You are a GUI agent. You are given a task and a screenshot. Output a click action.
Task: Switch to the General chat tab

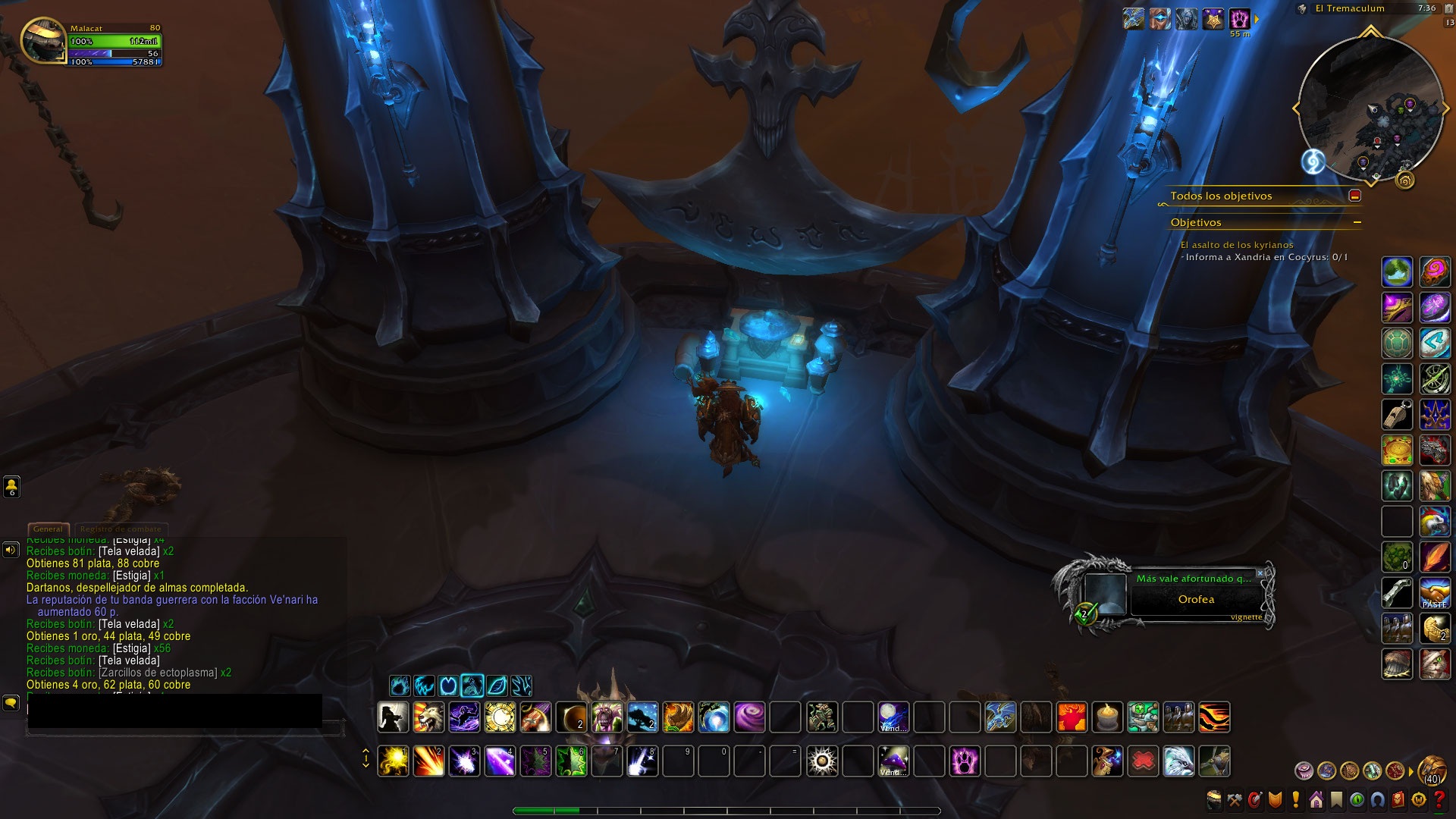pyautogui.click(x=48, y=529)
